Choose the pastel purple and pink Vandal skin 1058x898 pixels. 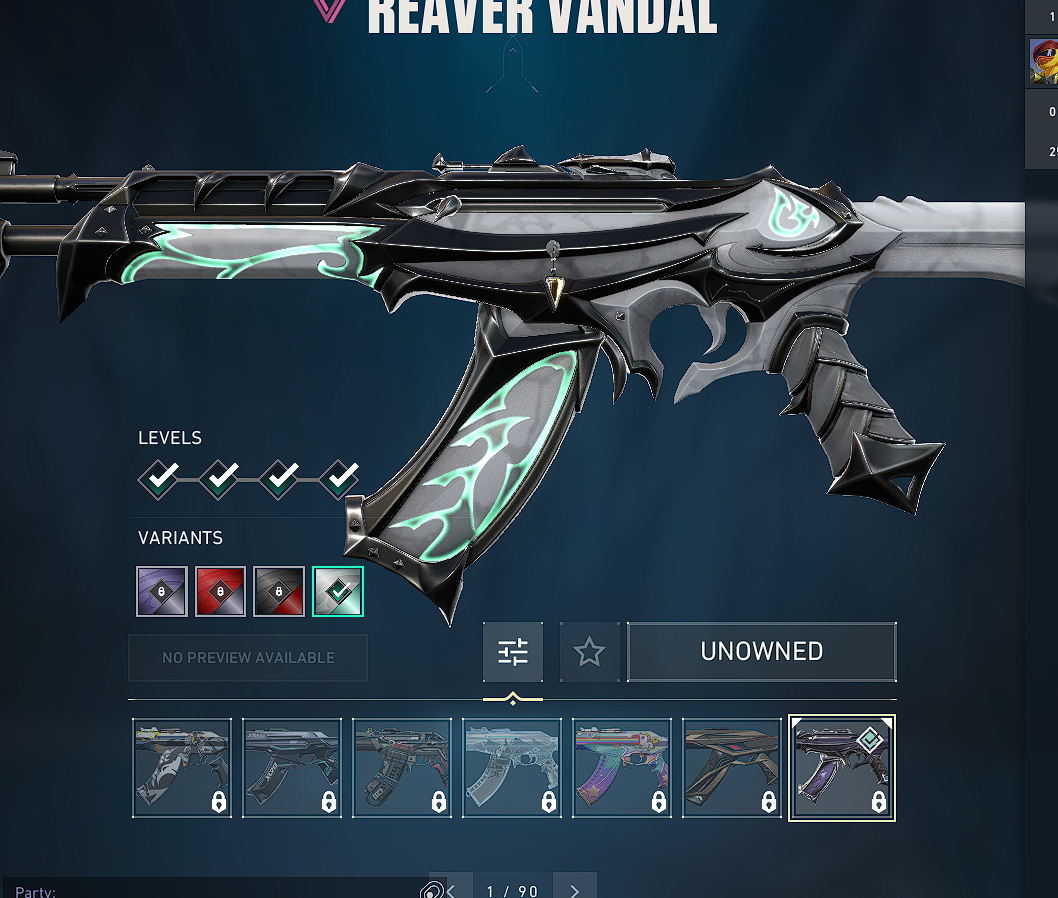click(622, 768)
